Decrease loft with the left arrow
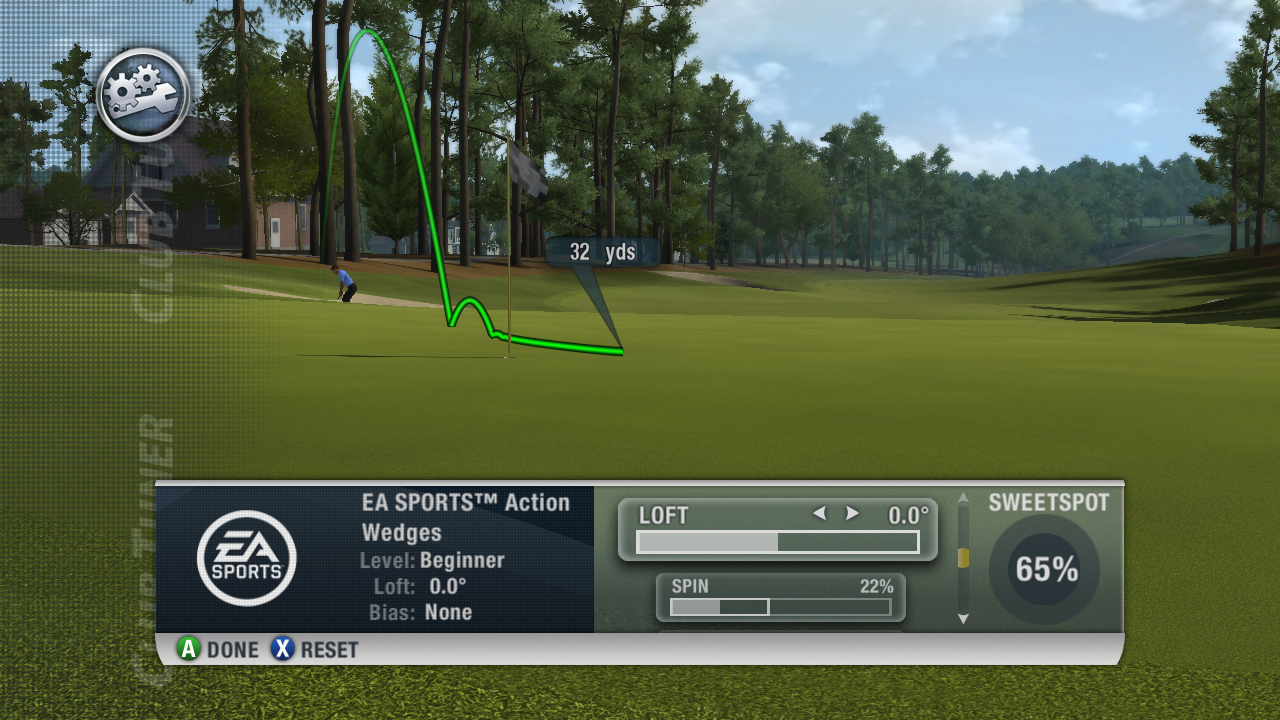This screenshot has height=720, width=1280. point(819,514)
